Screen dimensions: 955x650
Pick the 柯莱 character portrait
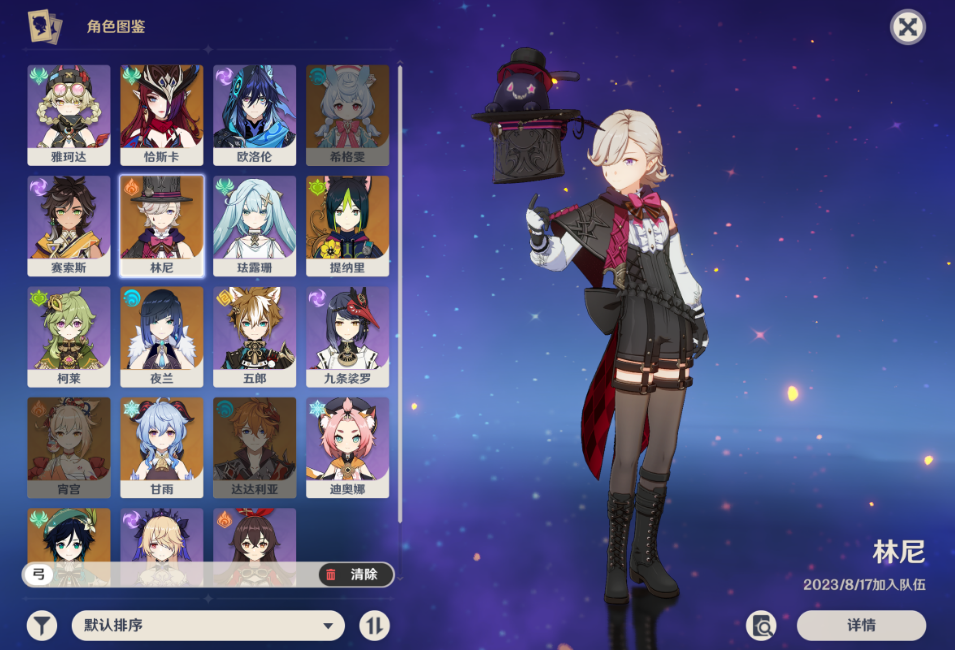69,337
